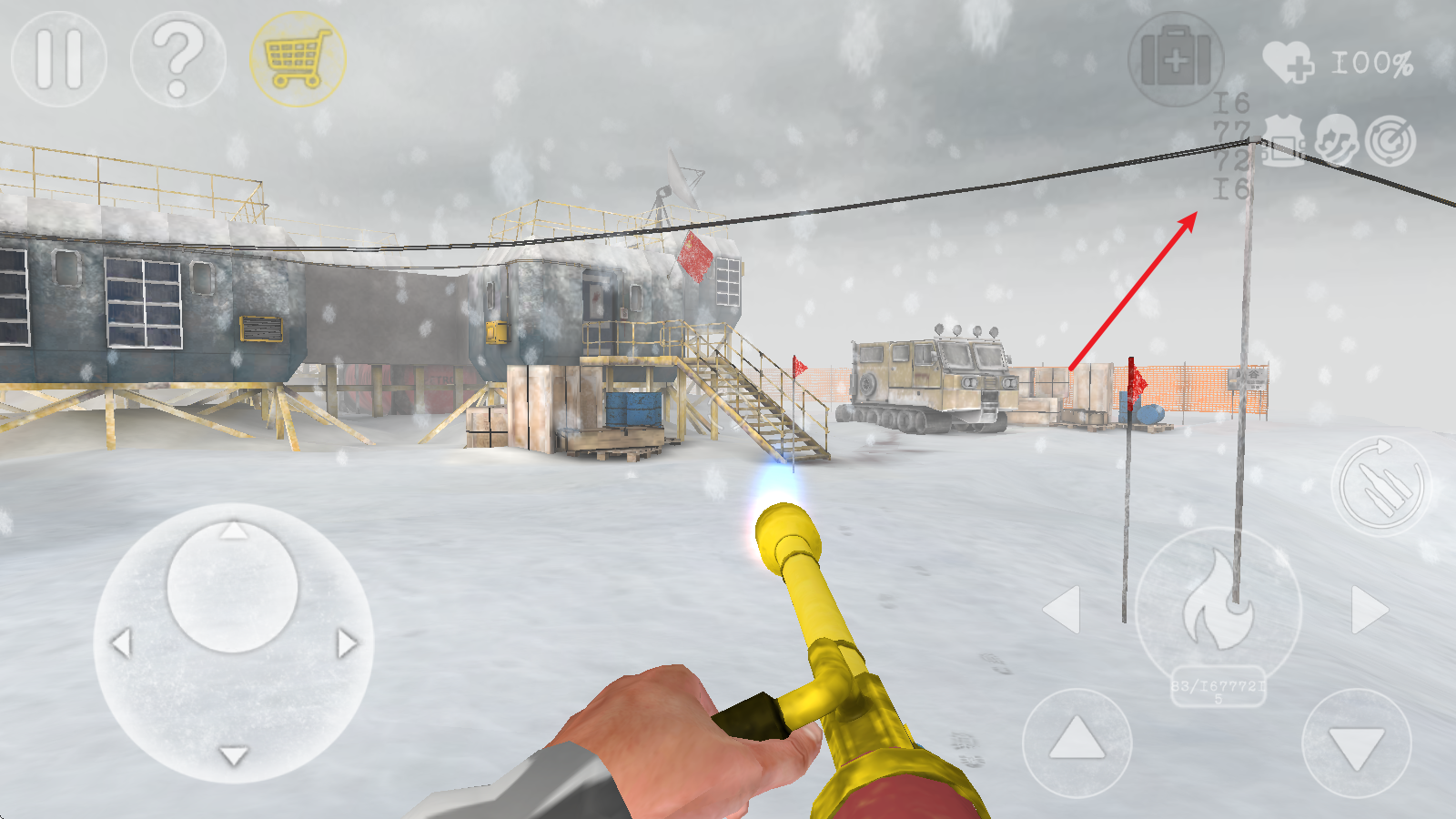Switch to previous weapon with left arrow

[1062, 609]
